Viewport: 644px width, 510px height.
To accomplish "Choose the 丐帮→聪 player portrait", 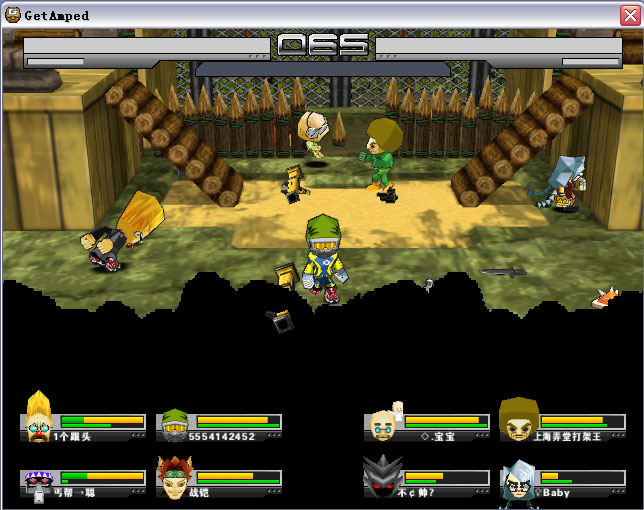I will (x=39, y=480).
